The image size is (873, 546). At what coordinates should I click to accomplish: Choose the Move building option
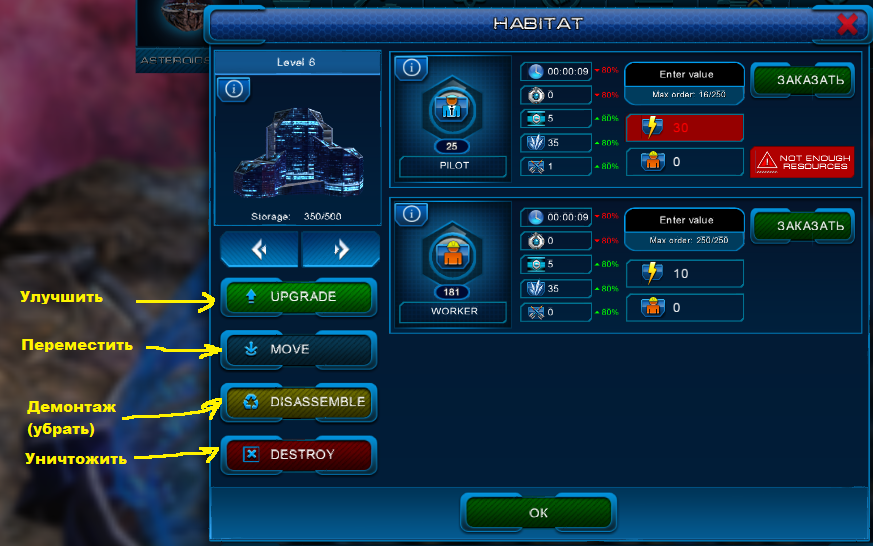pos(298,350)
